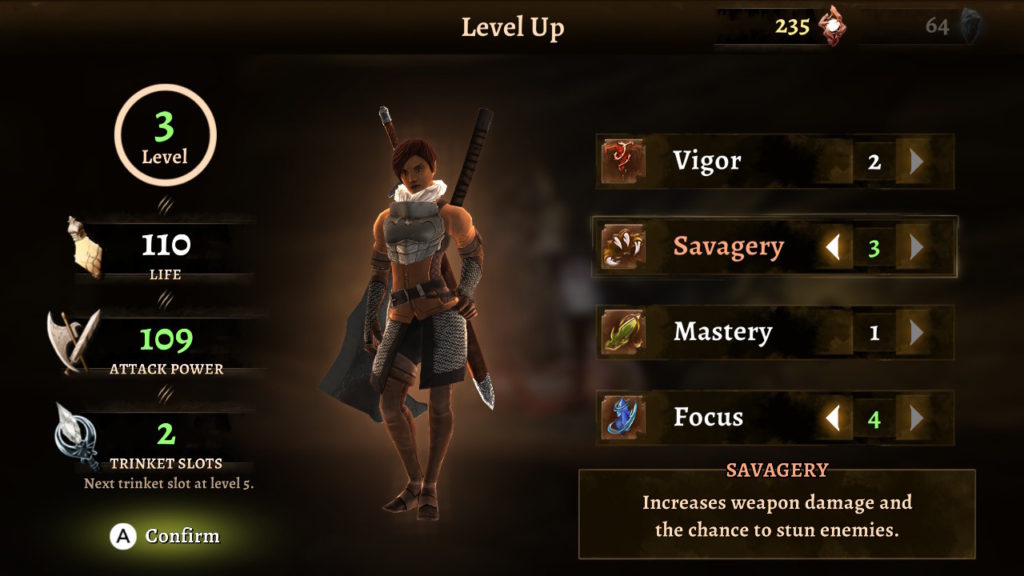
Task: Lower Focus with its left arrow
Action: click(832, 418)
